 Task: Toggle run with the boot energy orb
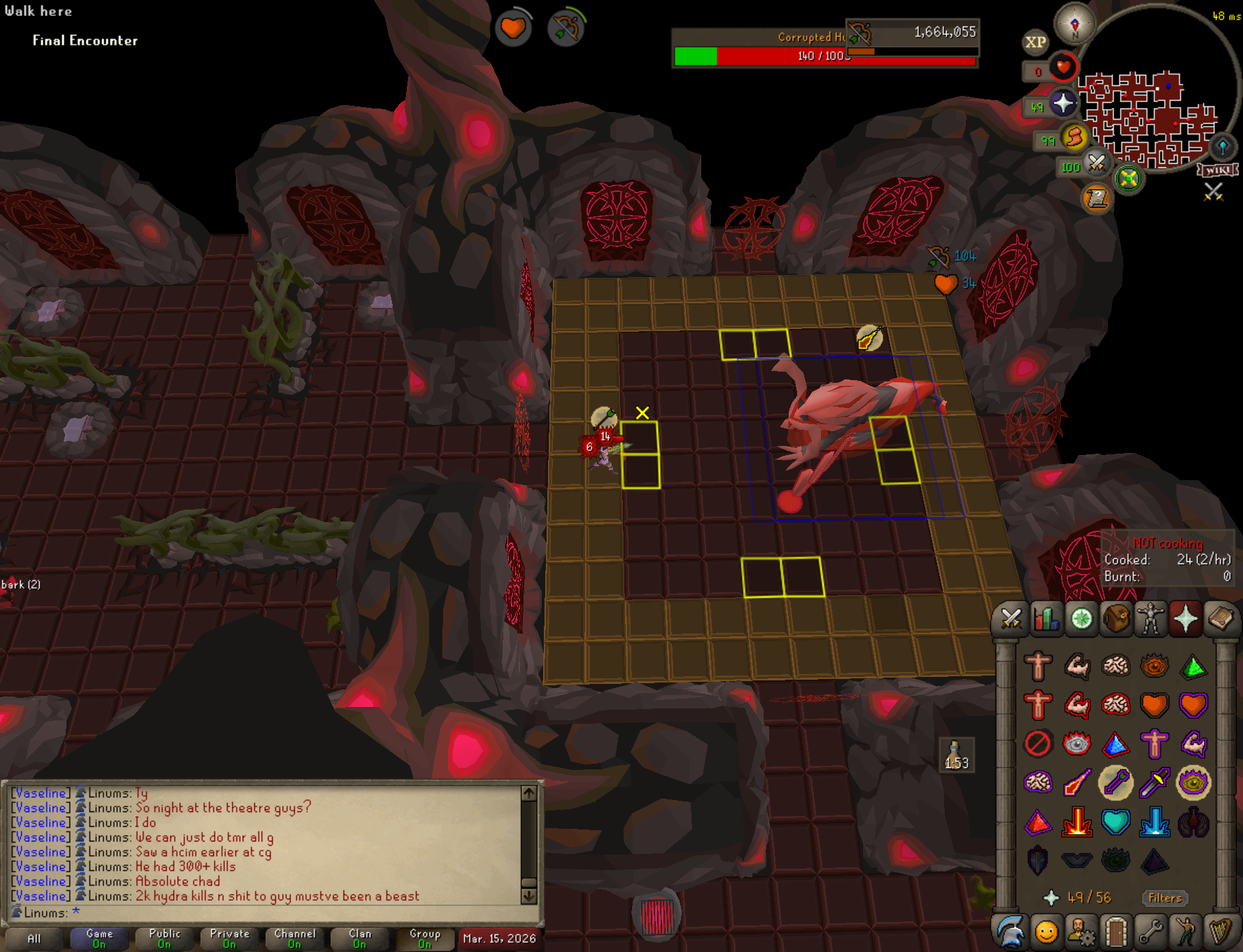[1074, 137]
